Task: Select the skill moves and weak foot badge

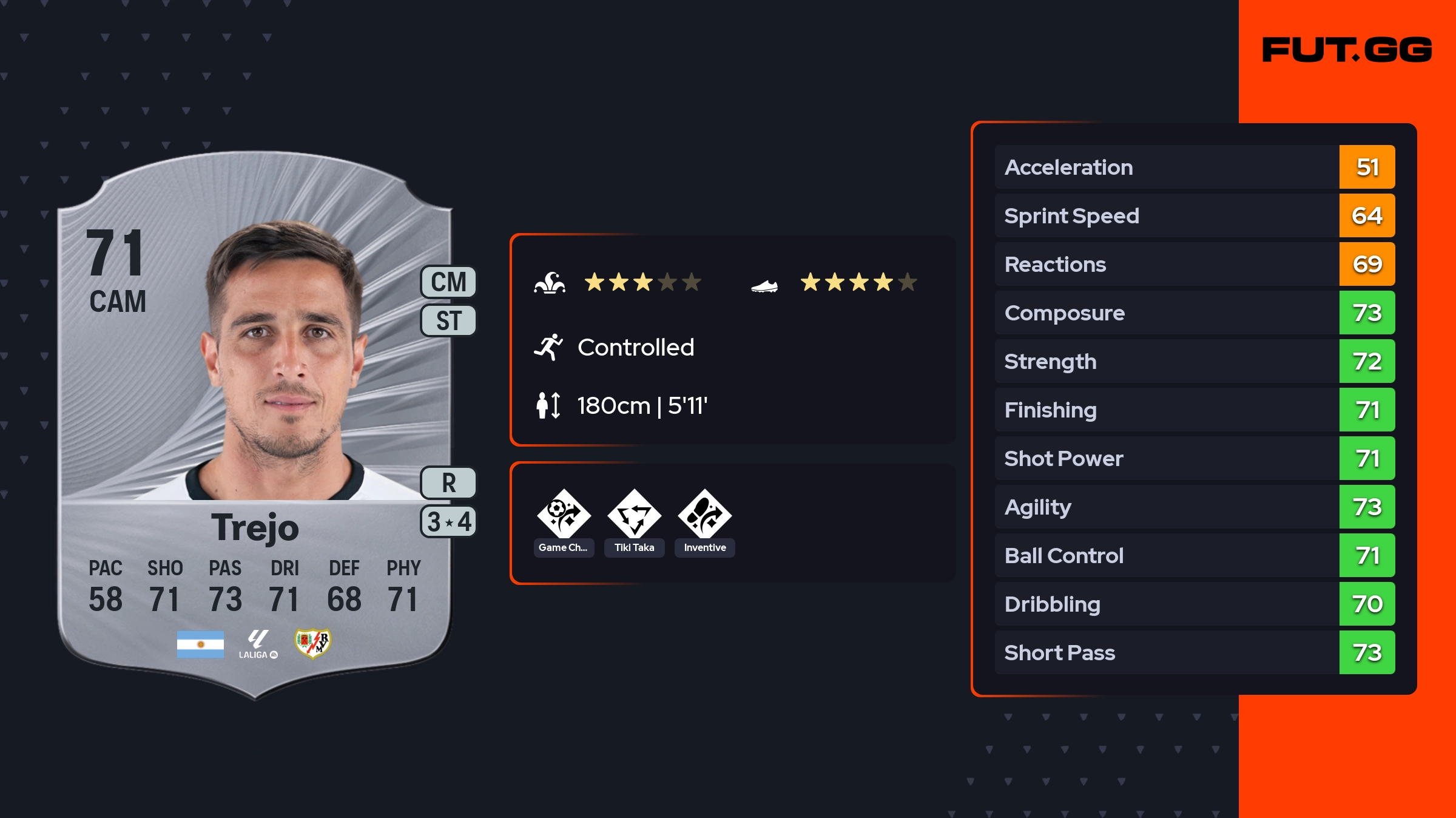Action: [448, 522]
